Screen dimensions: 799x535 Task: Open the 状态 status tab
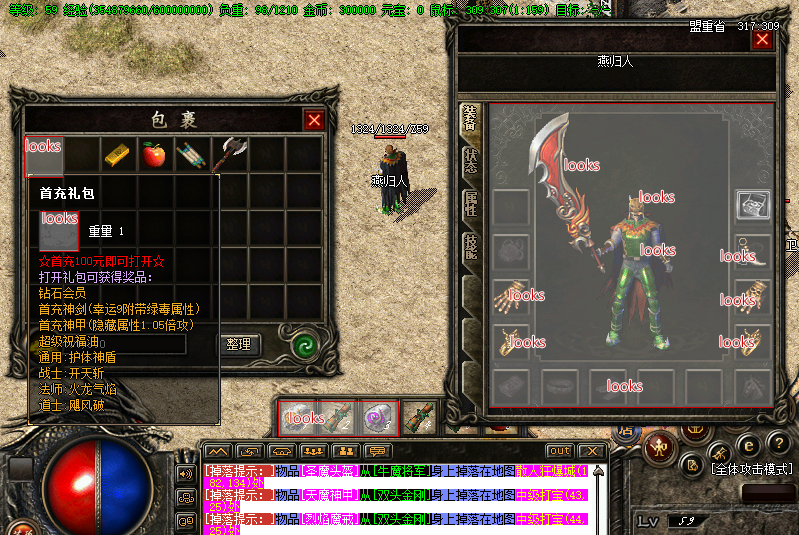470,162
